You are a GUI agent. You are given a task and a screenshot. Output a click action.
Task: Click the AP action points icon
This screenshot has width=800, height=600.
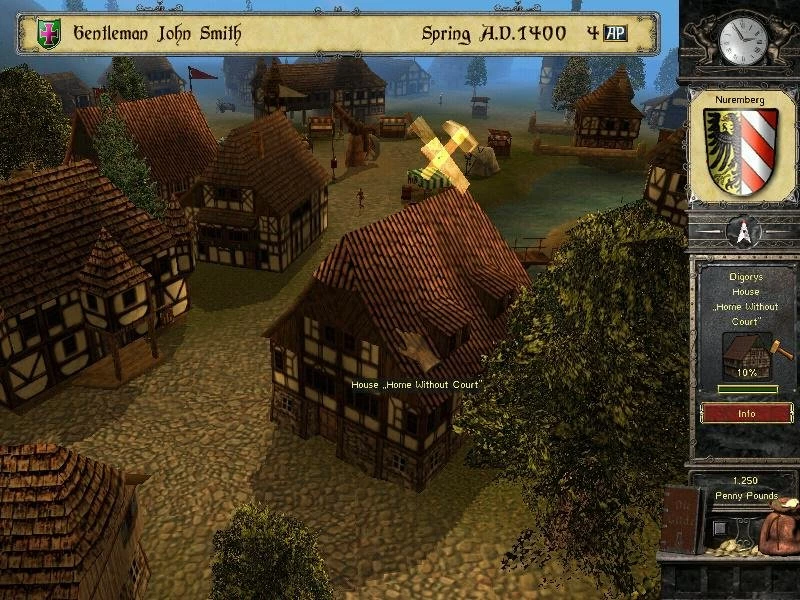click(617, 33)
